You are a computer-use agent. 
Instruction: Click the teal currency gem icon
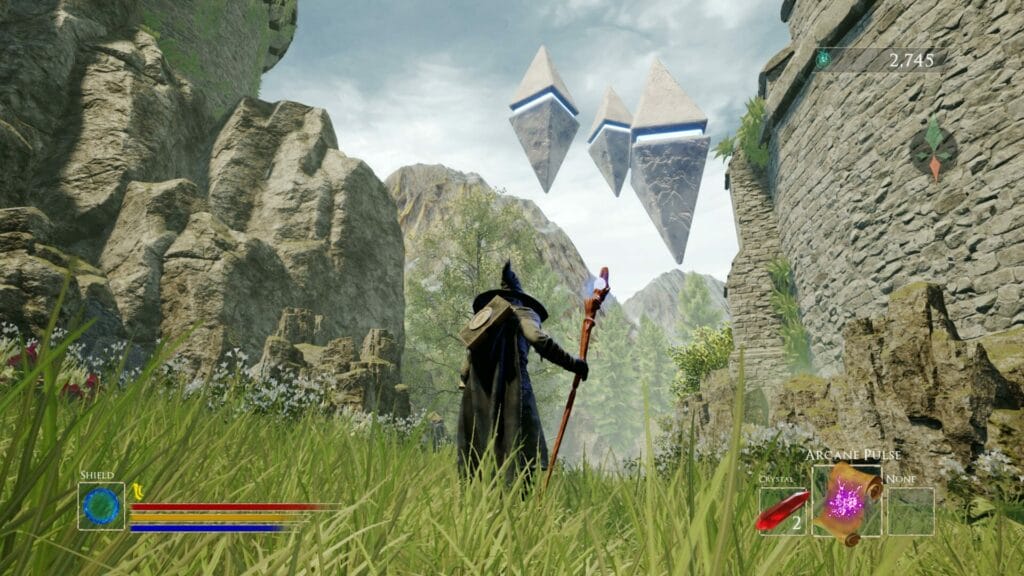coord(823,59)
